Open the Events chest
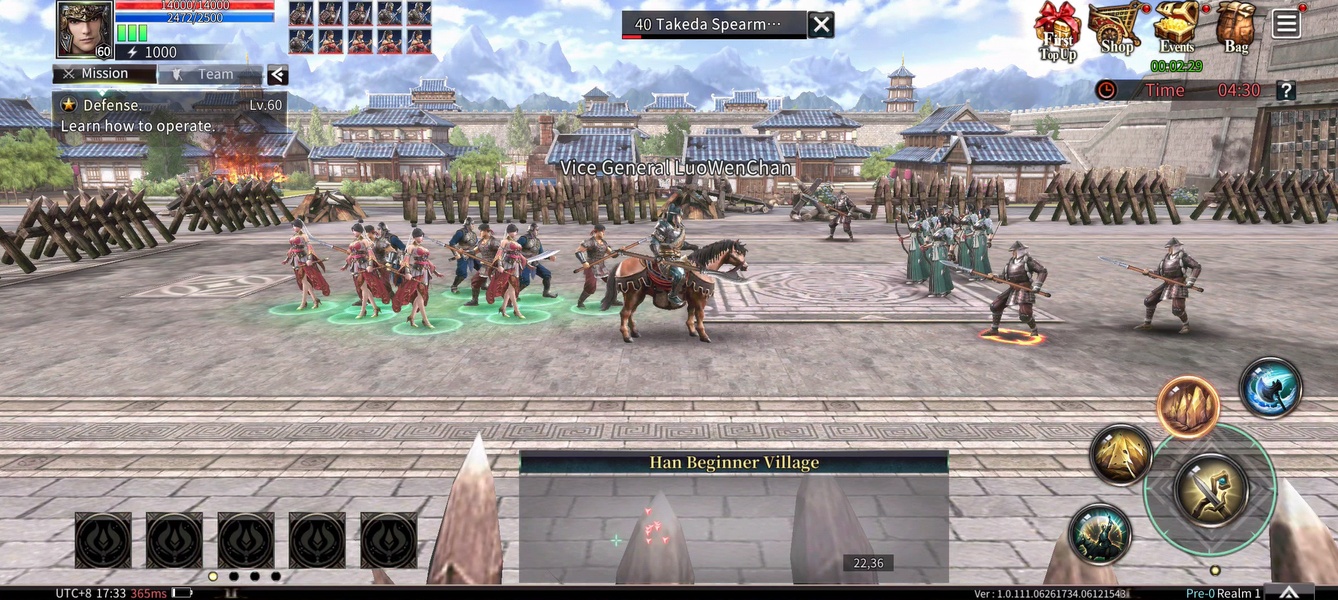Viewport: 1338px width, 600px height. point(1178,29)
